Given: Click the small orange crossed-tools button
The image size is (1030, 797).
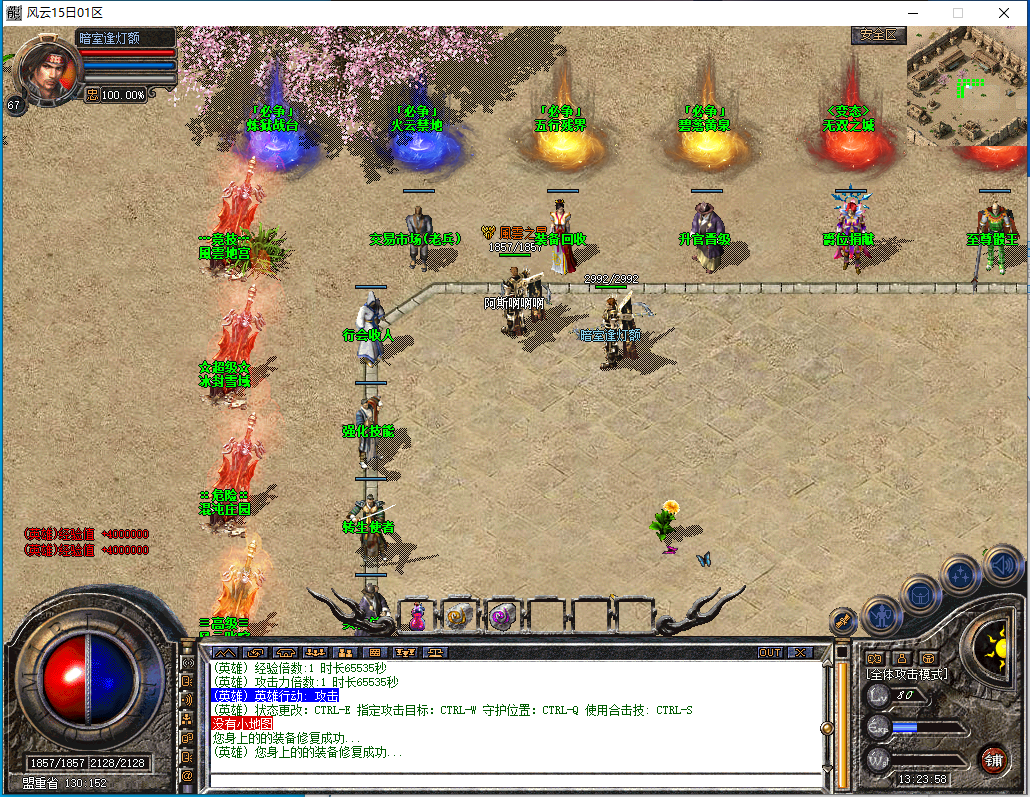Looking at the screenshot, I should pos(843,620).
